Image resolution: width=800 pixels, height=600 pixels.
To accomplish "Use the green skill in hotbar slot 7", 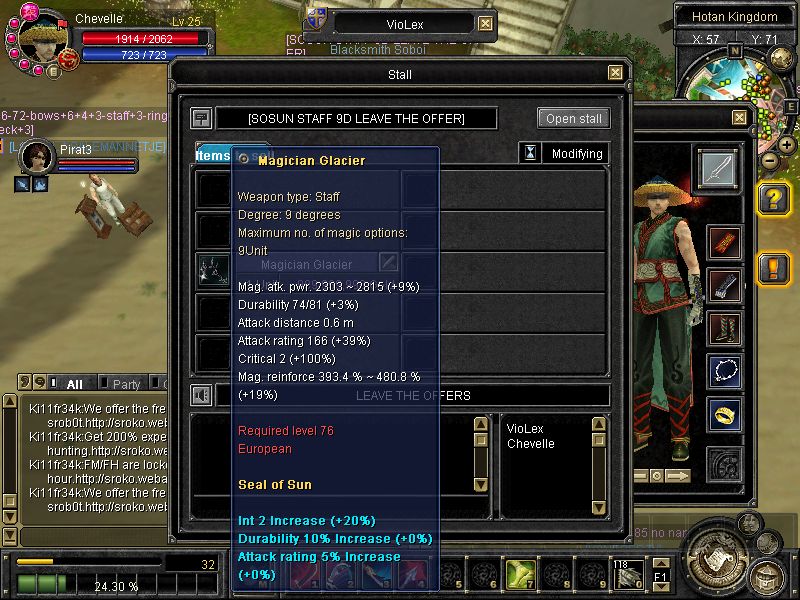I will tap(519, 573).
